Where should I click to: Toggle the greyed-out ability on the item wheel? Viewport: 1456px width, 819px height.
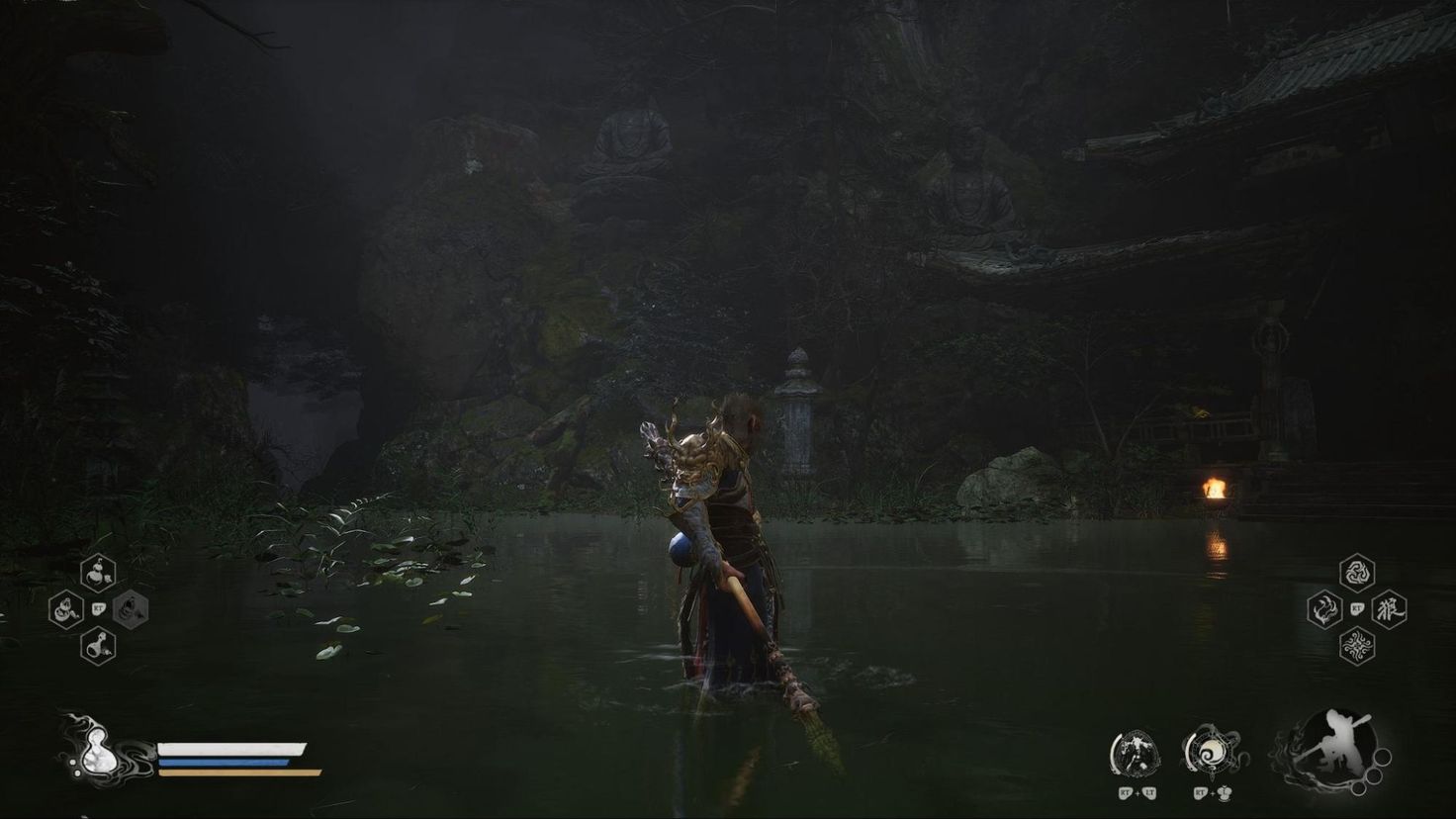132,609
